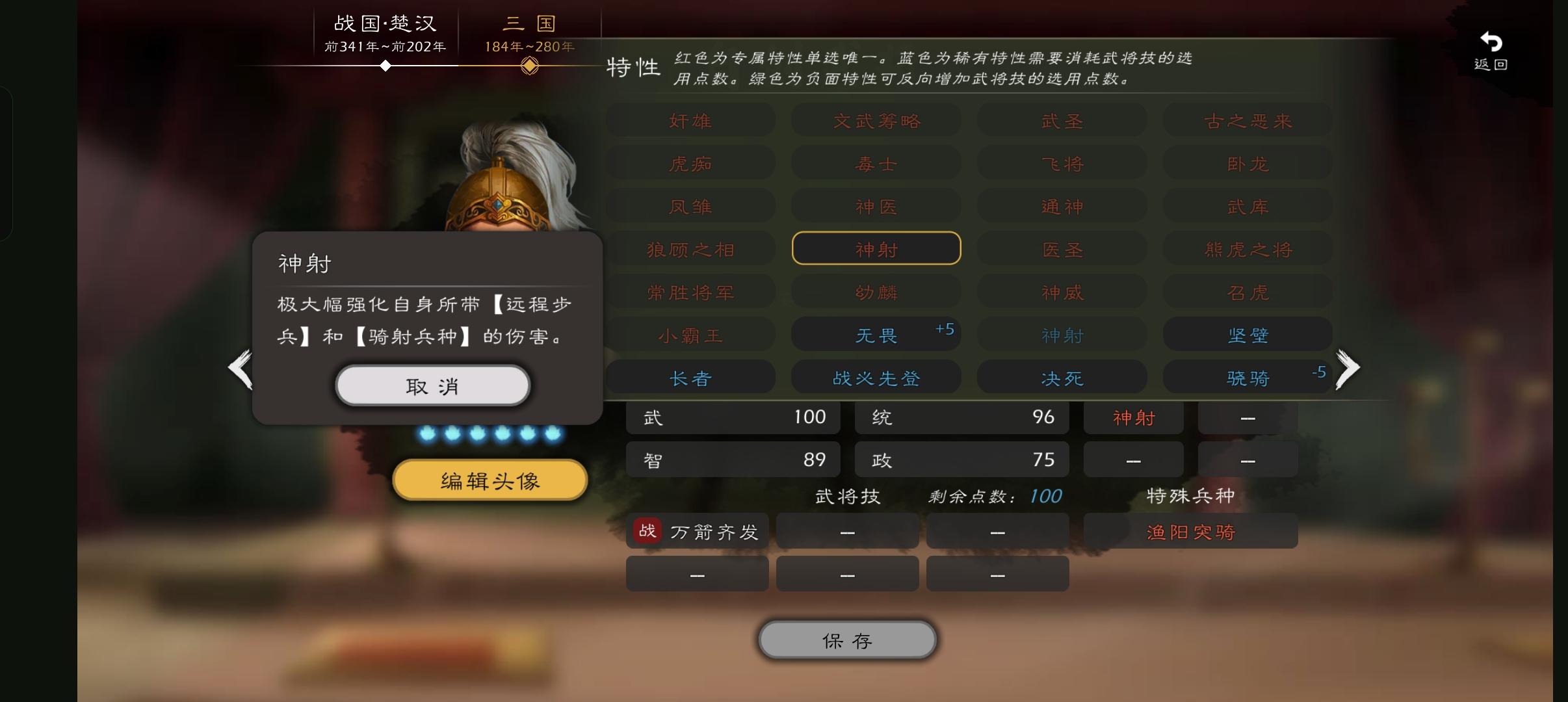Show next trait page via right chevron
The width and height of the screenshot is (1568, 702).
point(1348,369)
